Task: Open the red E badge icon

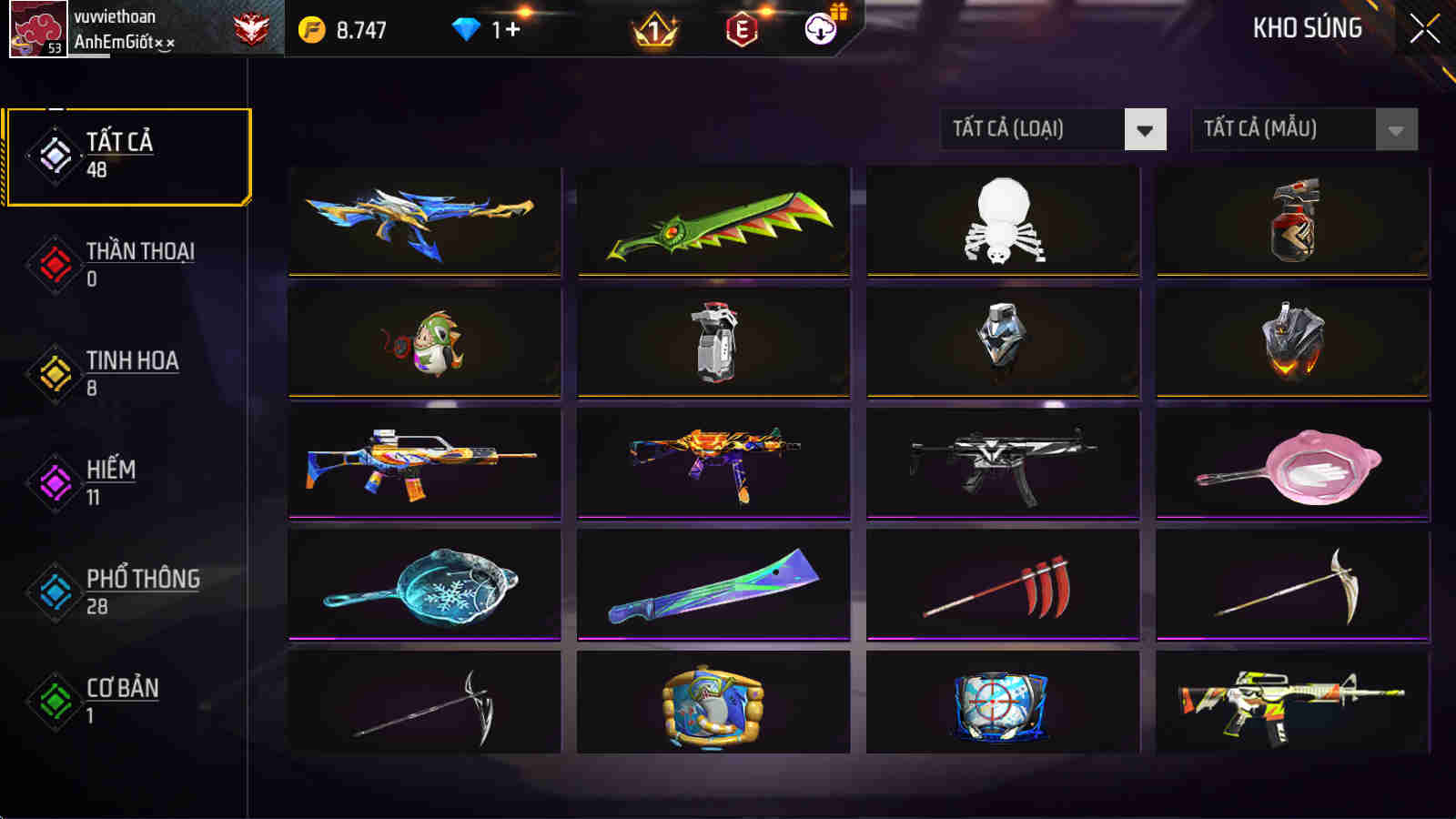Action: pyautogui.click(x=743, y=27)
